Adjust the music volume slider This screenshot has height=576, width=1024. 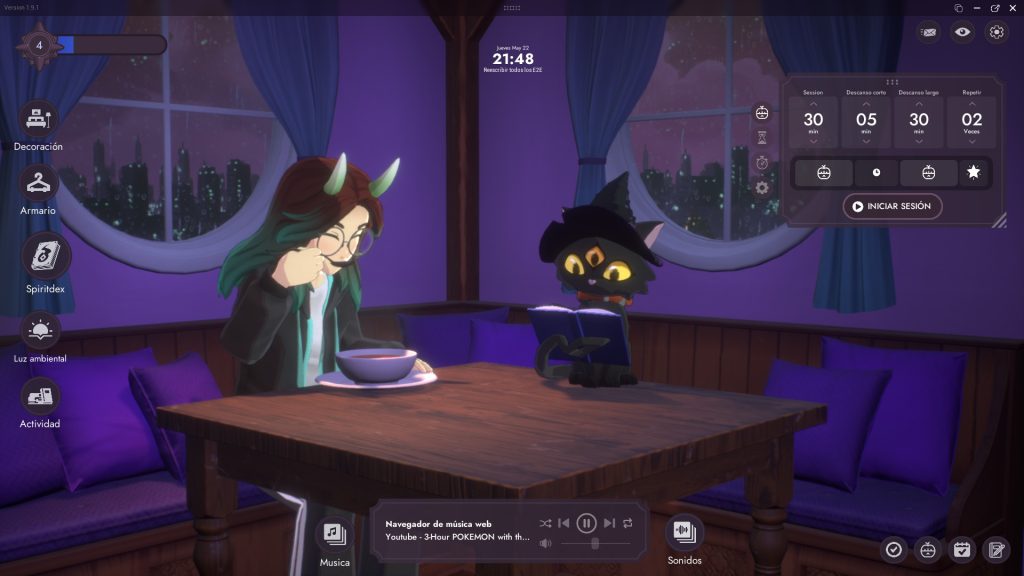pyautogui.click(x=595, y=543)
